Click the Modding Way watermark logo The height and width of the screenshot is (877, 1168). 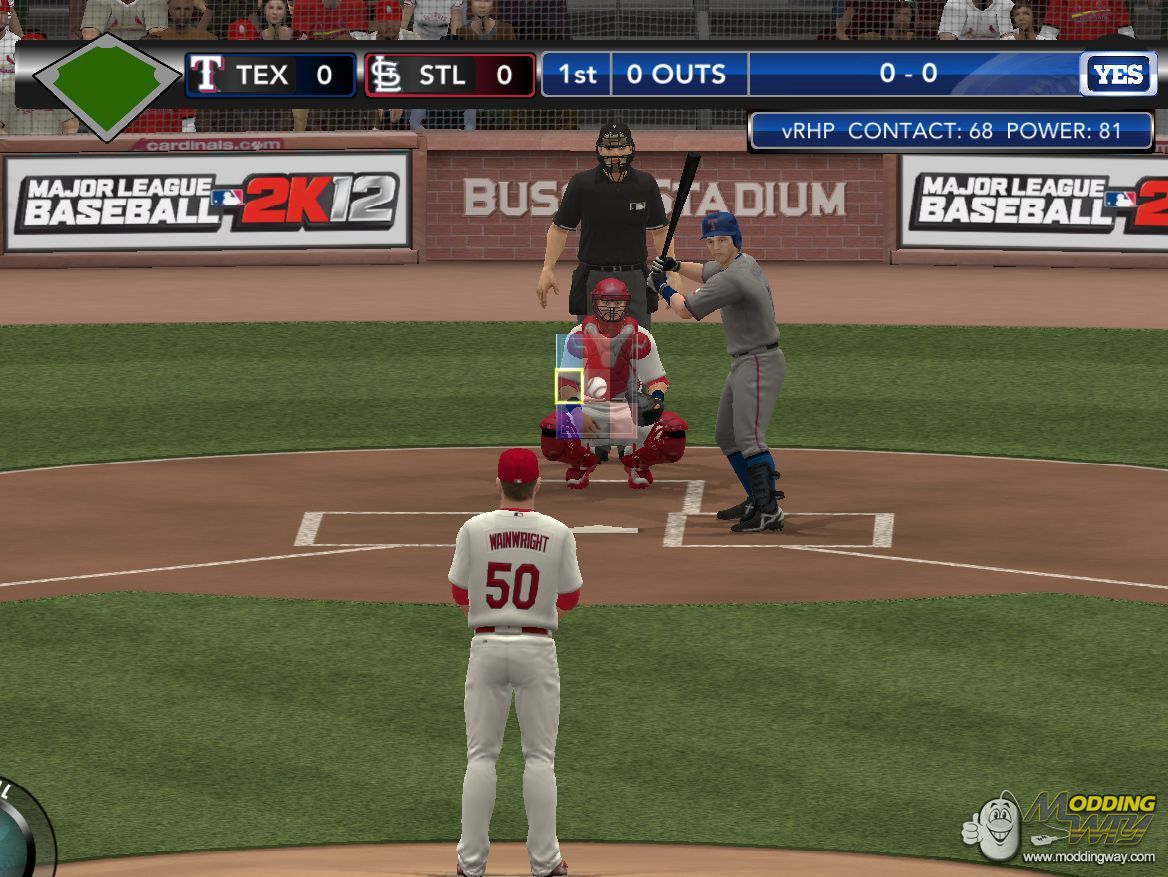click(x=1061, y=824)
